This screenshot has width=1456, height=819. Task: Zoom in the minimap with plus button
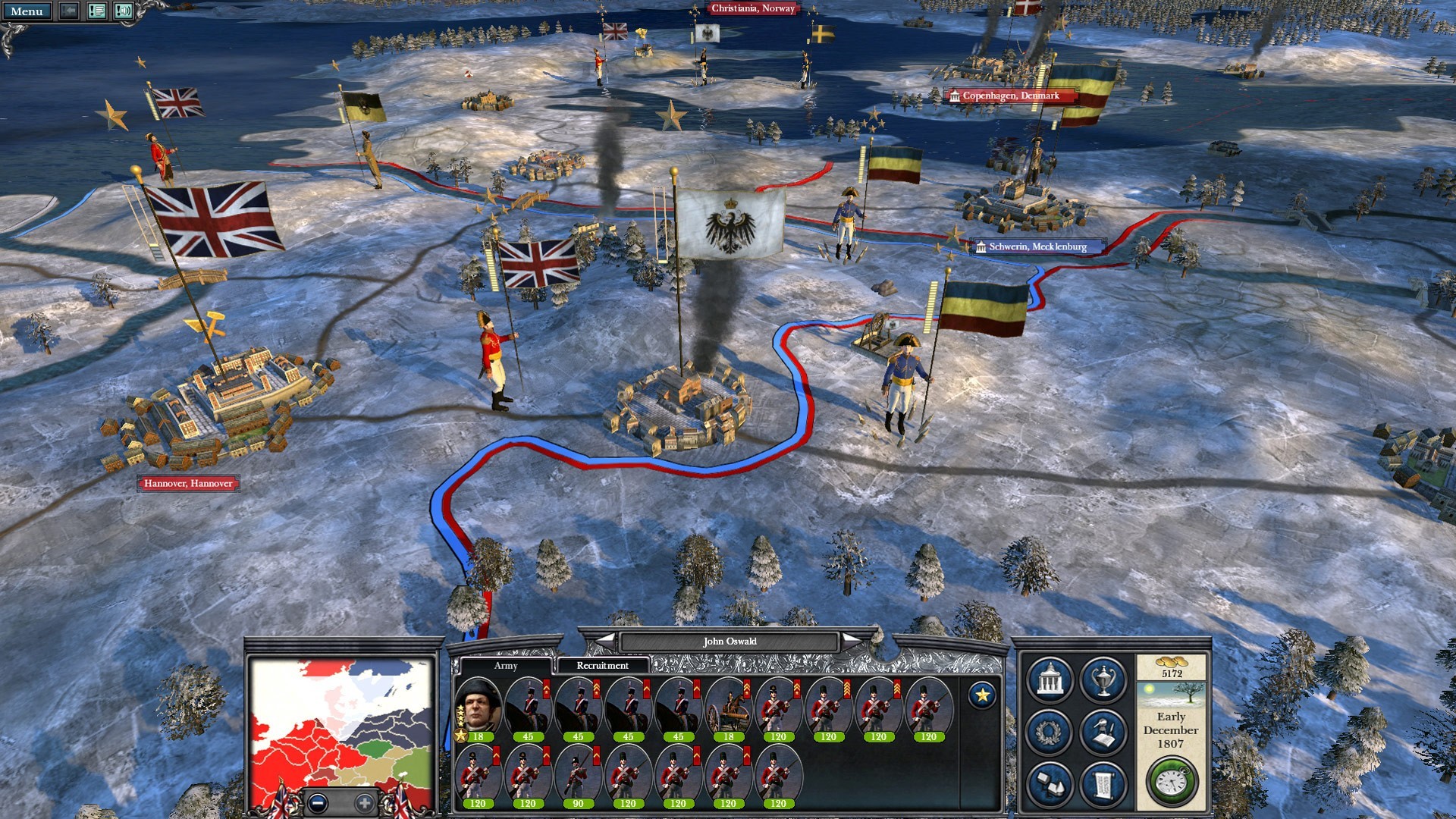coord(365,802)
